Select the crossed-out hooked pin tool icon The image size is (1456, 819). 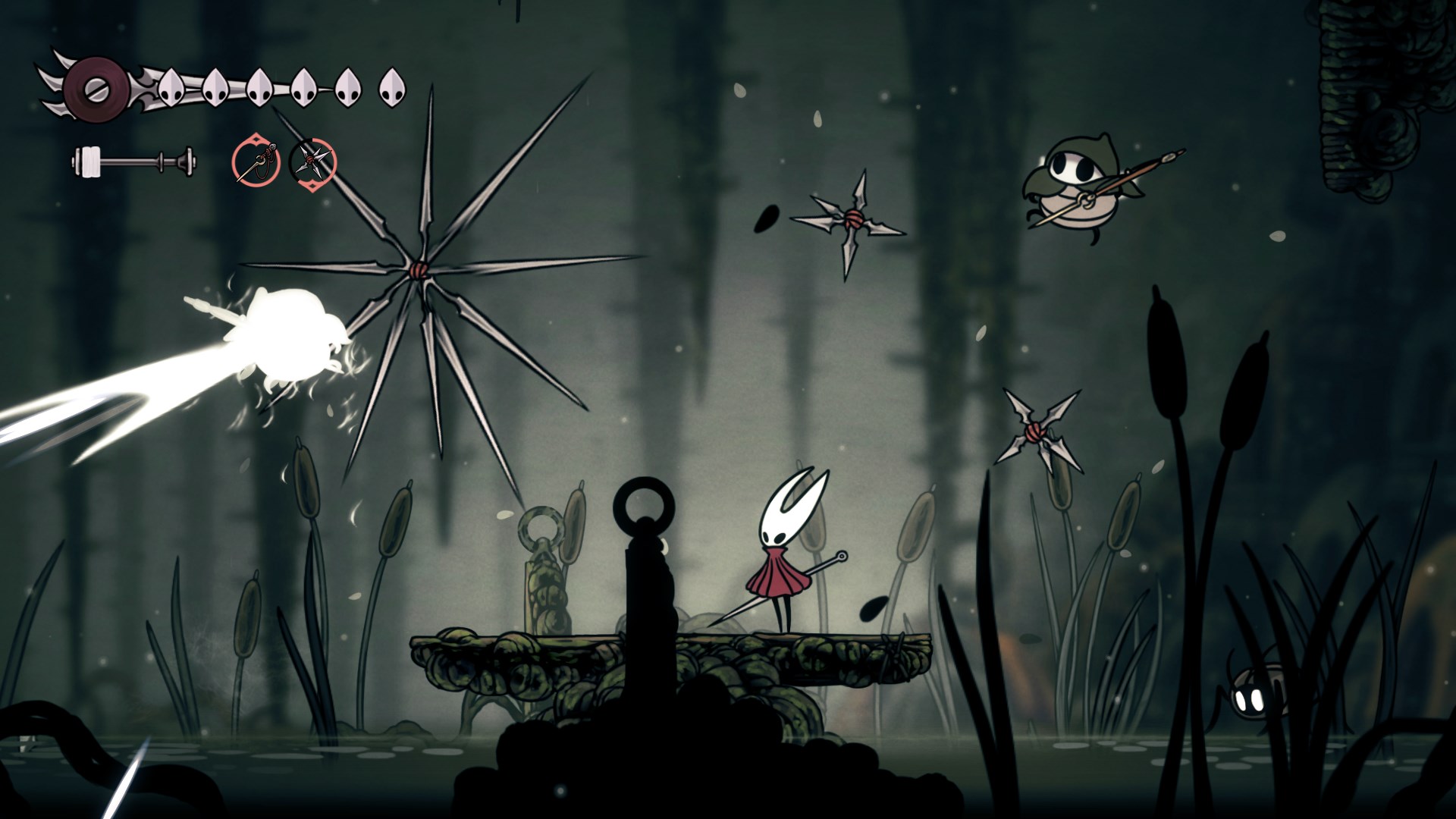256,161
